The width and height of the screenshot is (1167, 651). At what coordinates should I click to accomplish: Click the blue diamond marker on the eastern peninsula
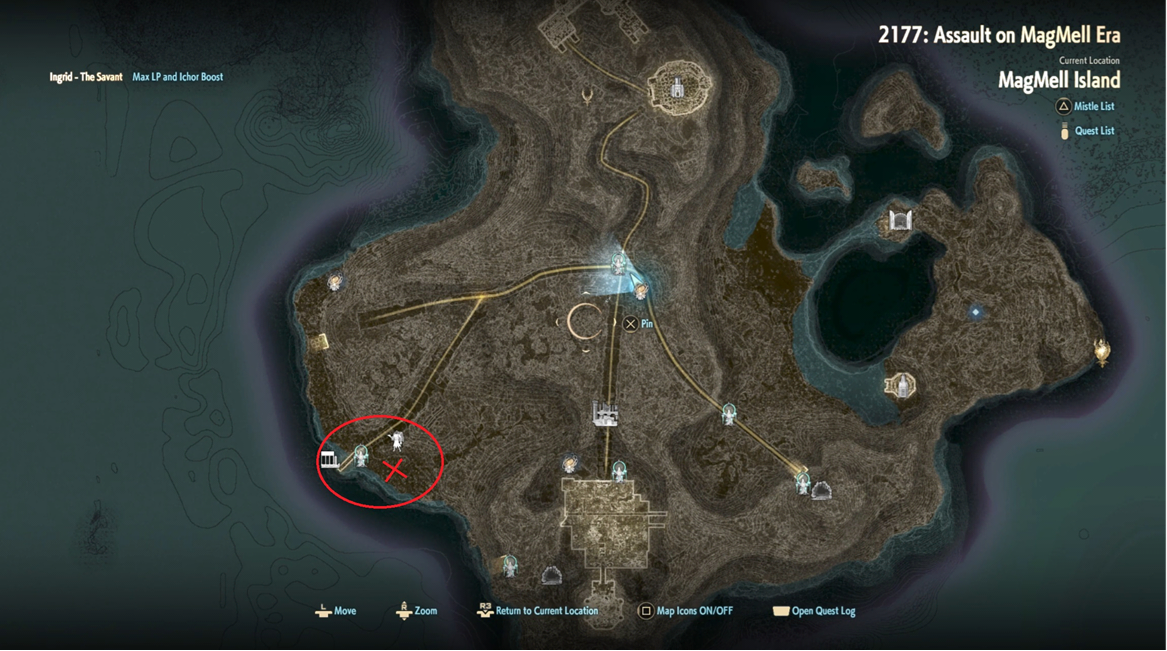pos(976,313)
